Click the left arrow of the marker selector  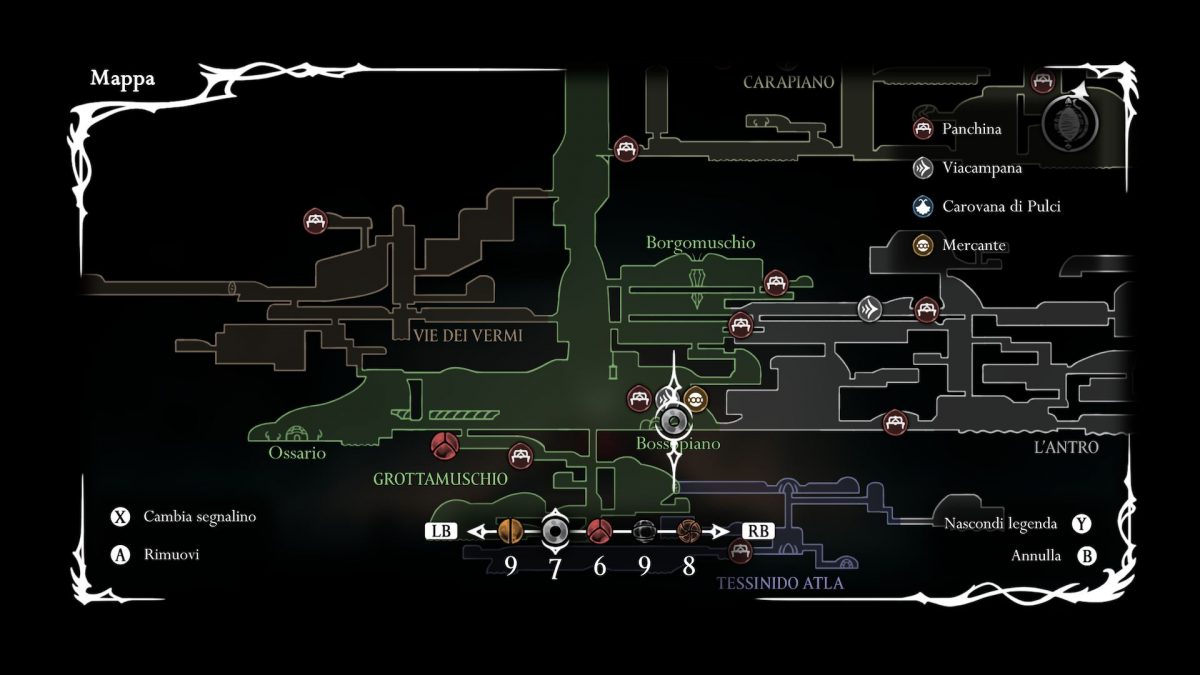coord(478,531)
